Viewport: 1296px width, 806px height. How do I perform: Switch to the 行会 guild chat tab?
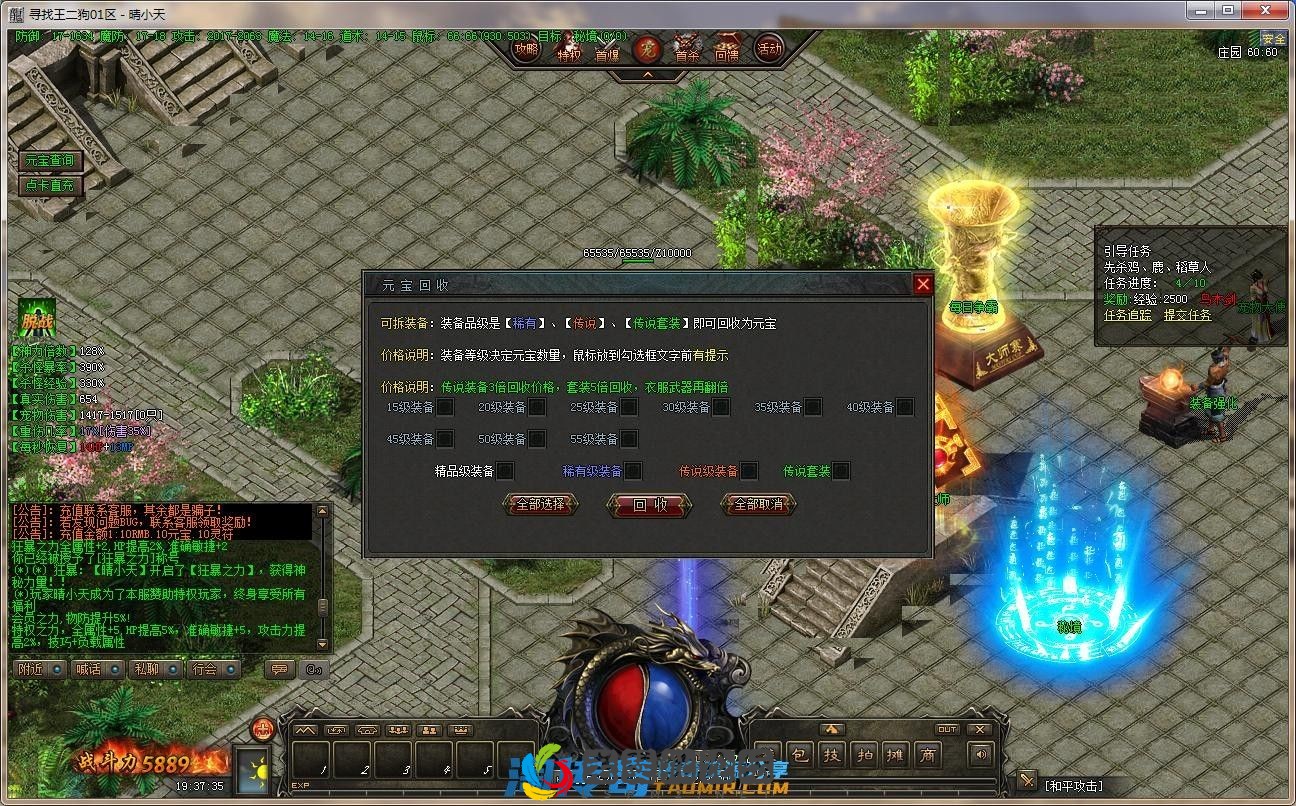point(205,669)
